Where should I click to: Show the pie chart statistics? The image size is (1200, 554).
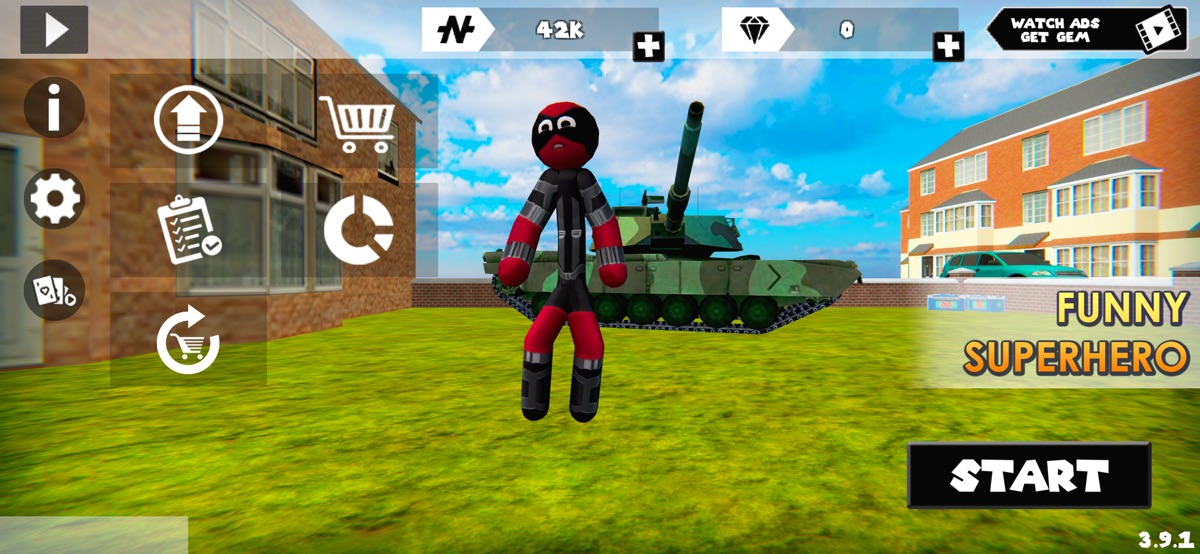pyautogui.click(x=358, y=229)
